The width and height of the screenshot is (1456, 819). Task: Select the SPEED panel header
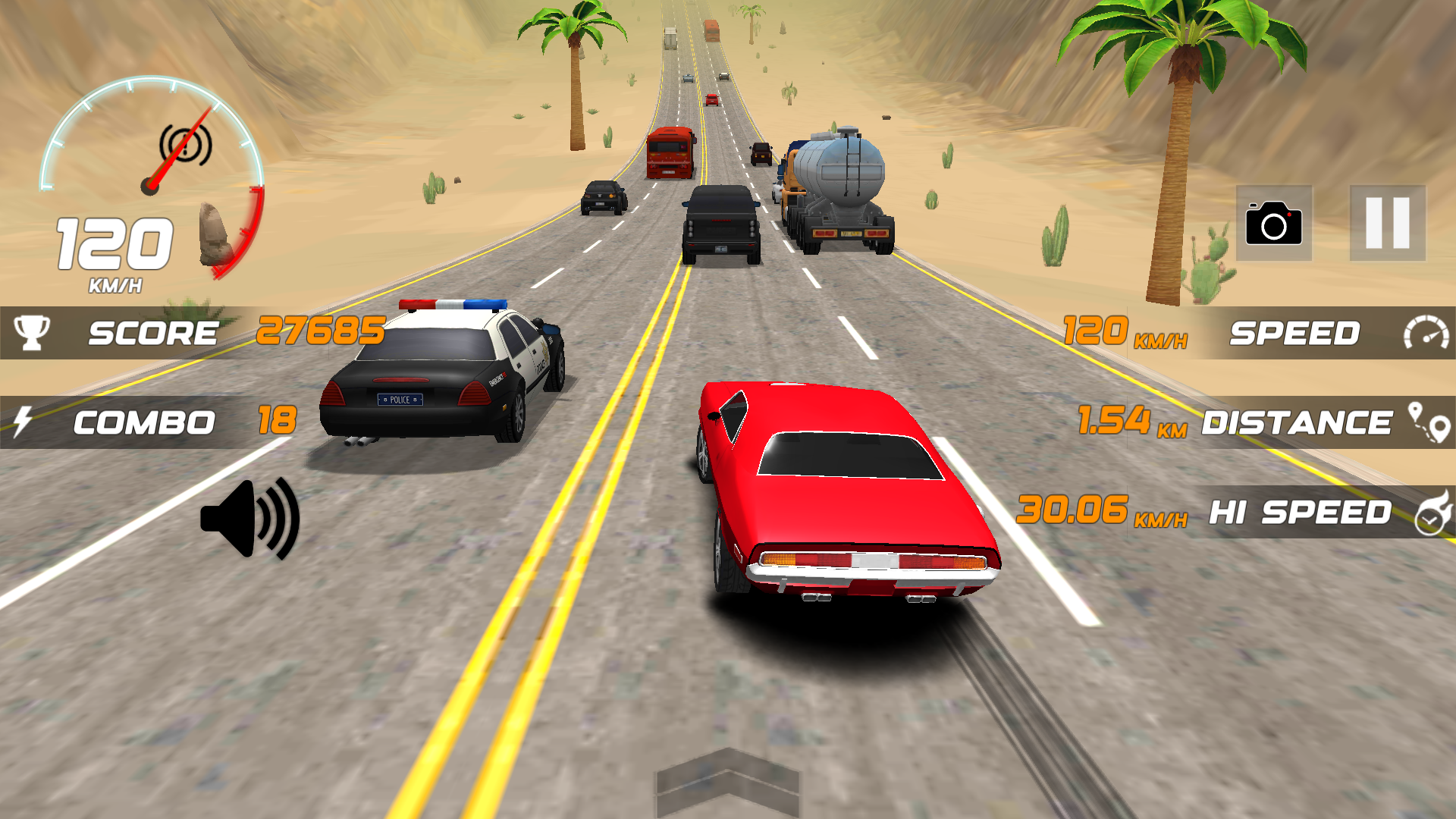[1297, 331]
